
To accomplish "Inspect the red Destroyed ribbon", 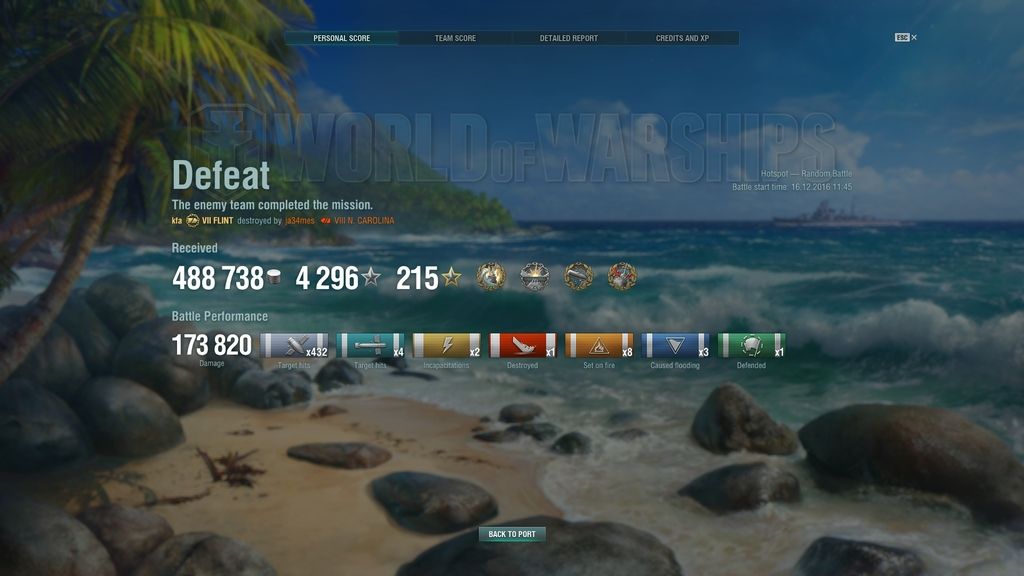I will (x=523, y=346).
